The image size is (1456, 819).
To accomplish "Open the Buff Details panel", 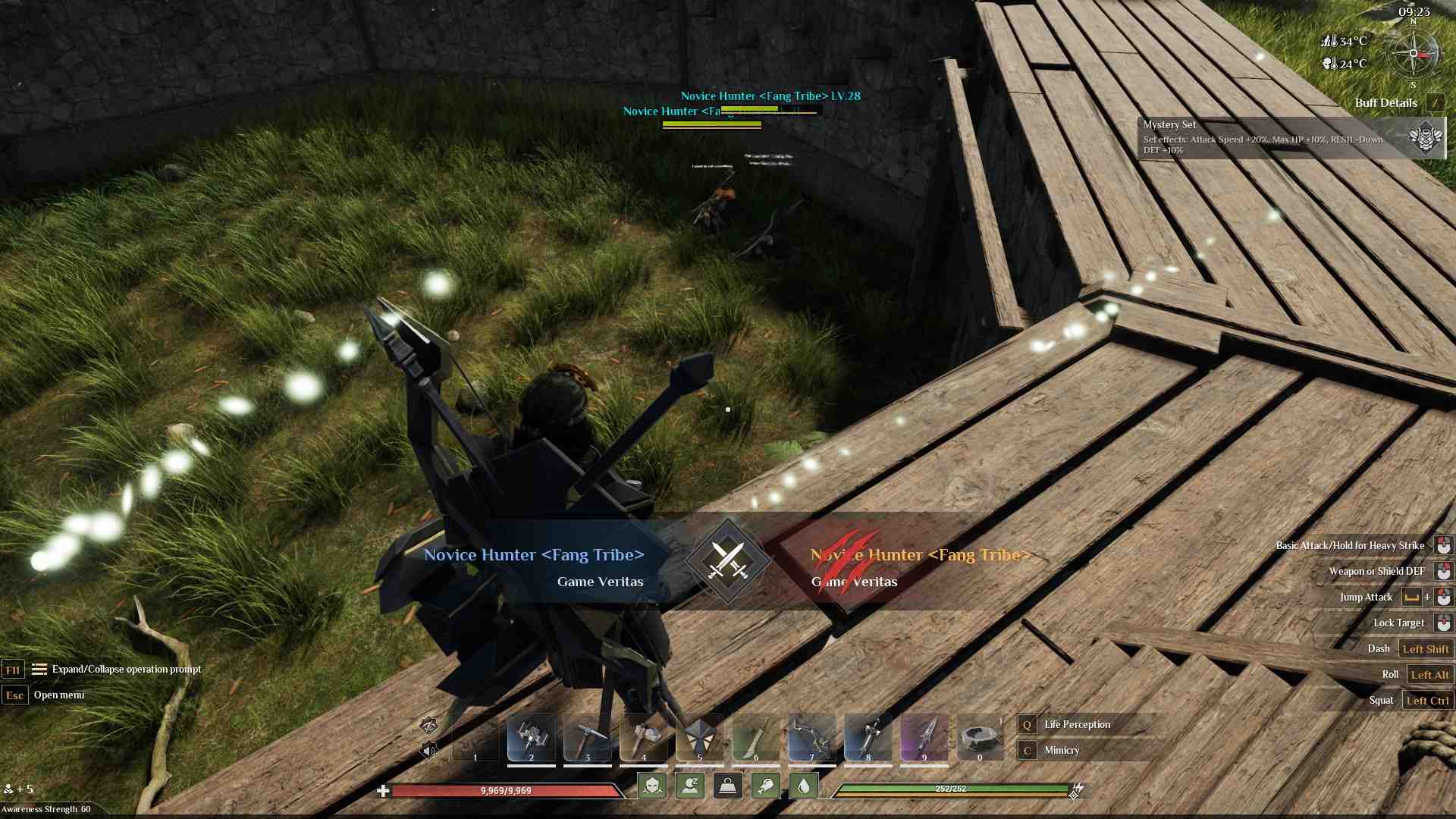I will pyautogui.click(x=1387, y=102).
